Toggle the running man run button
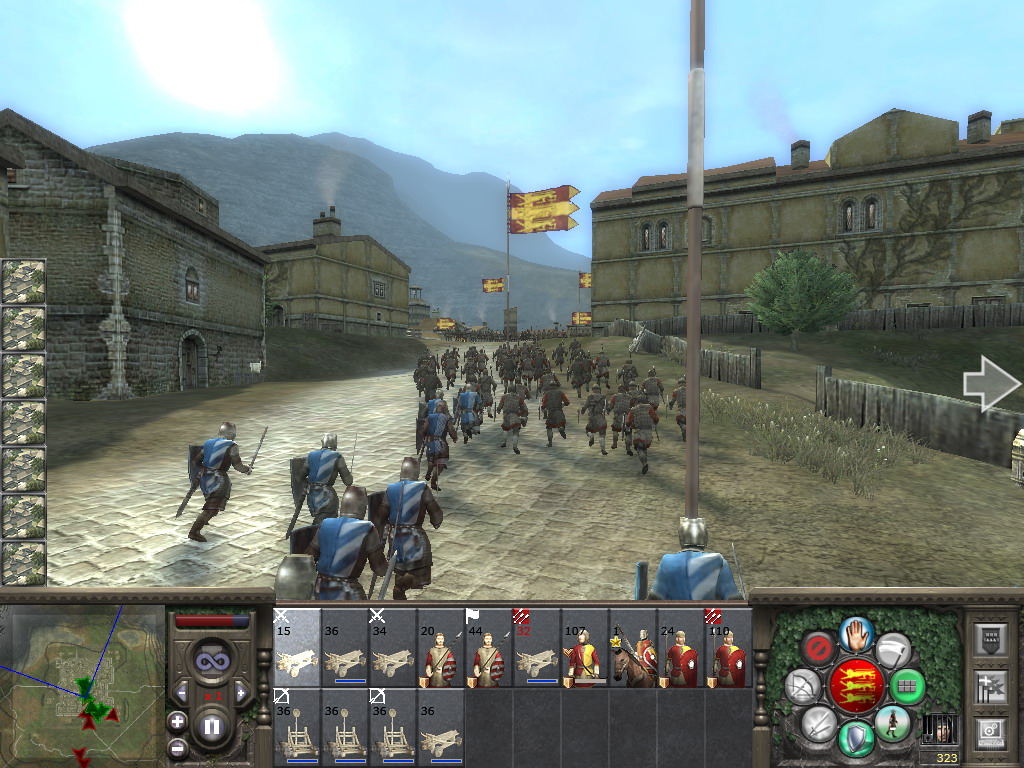 tap(891, 722)
